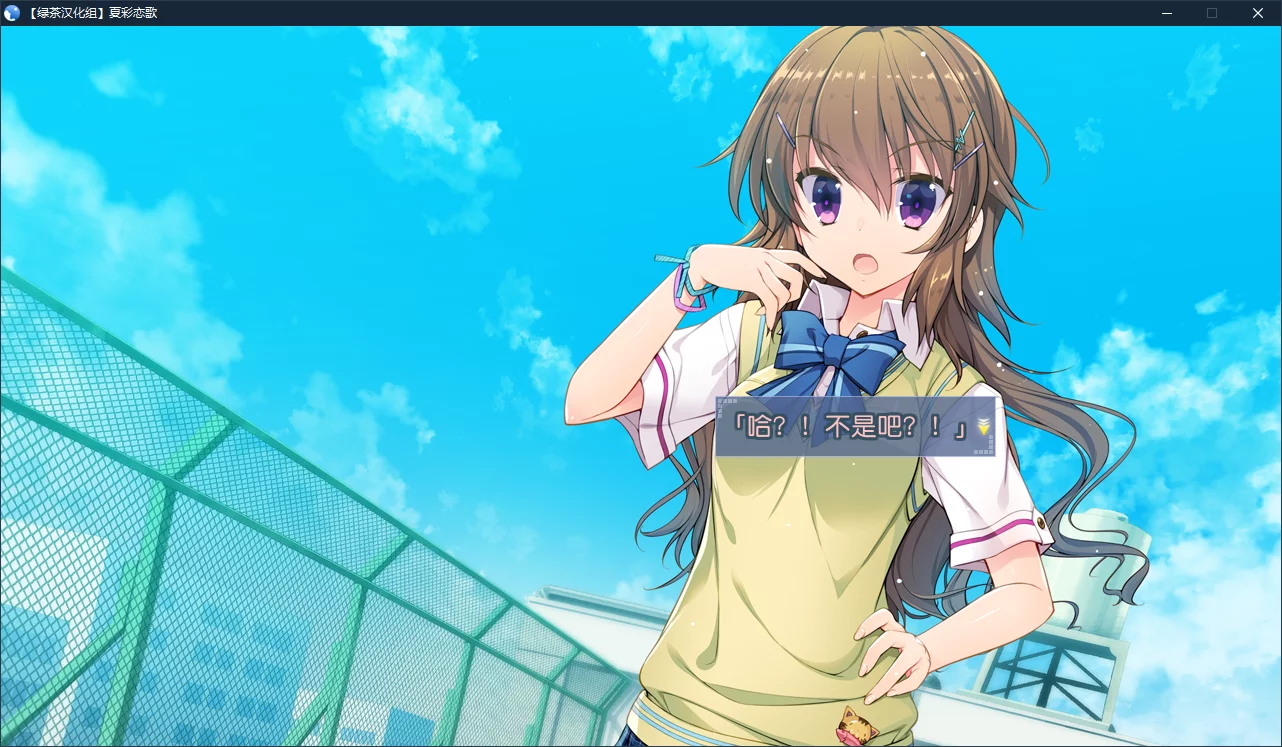Toggle the upper icon of the dialogue box's right-edge stack
The height and width of the screenshot is (747, 1282).
coord(991,436)
